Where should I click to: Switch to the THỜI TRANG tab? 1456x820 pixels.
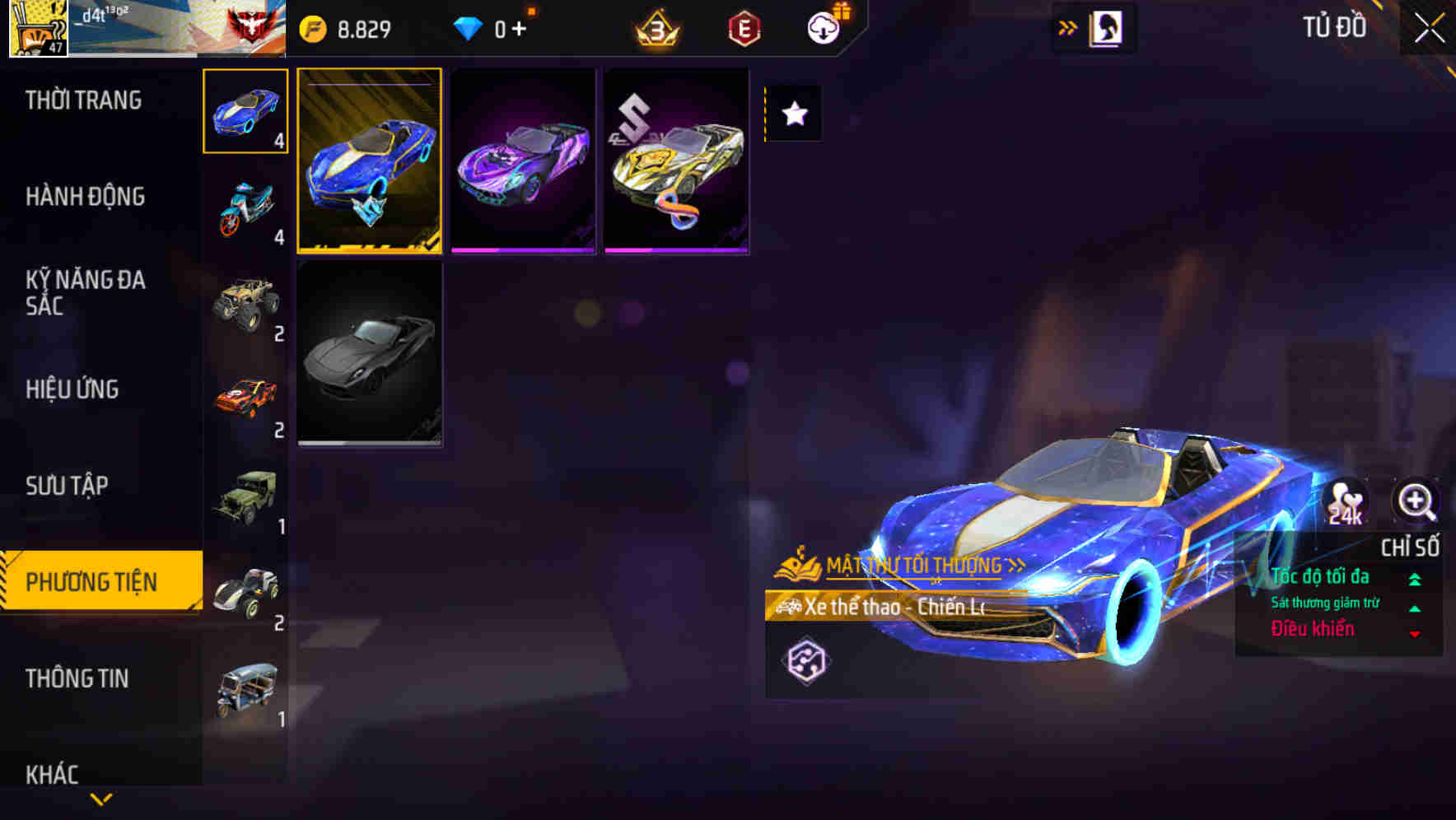coord(82,100)
